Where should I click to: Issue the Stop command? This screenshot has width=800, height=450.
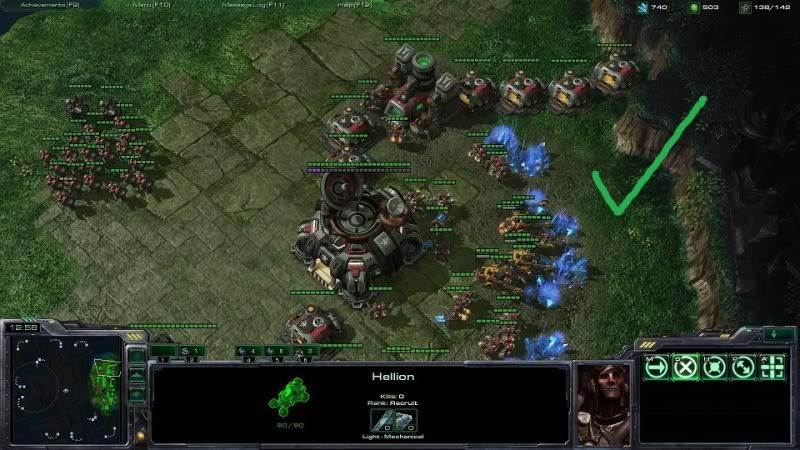pyautogui.click(x=685, y=367)
